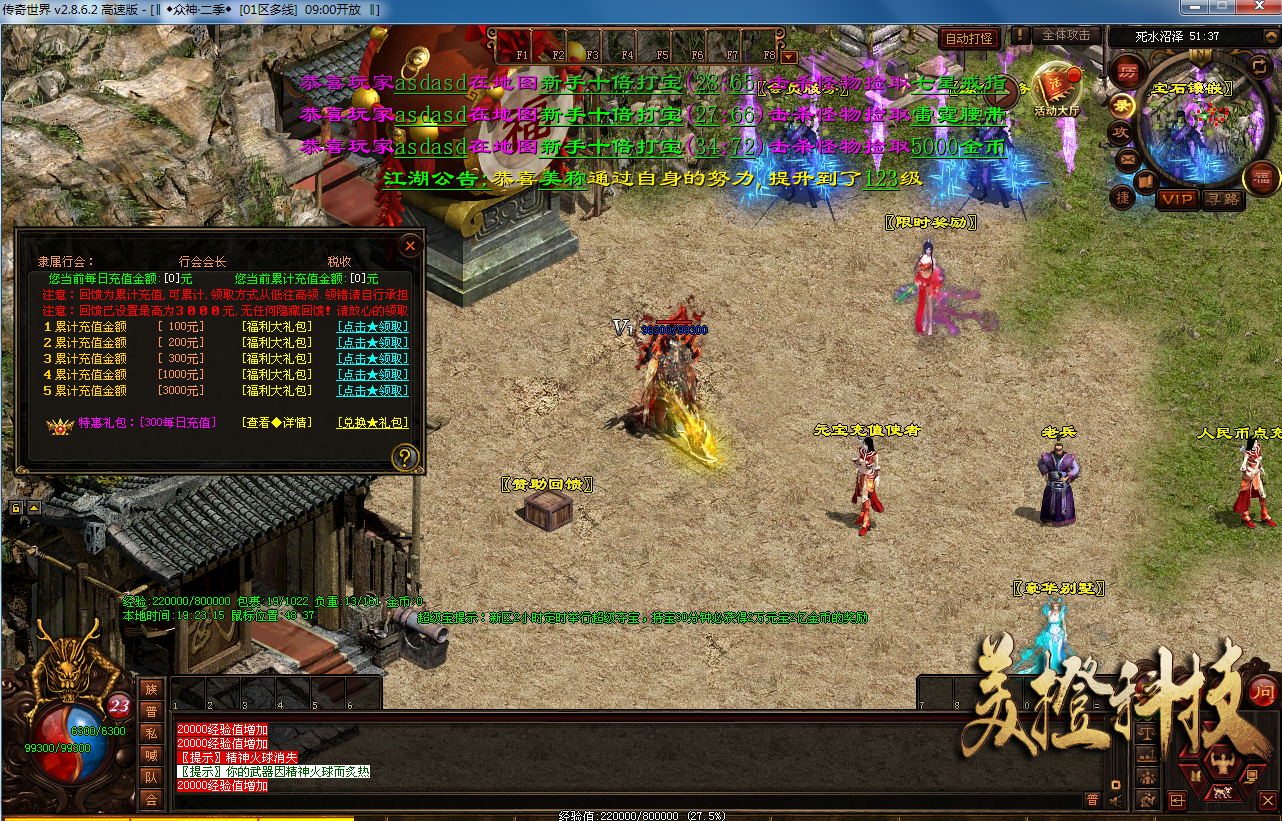Claim the 100 yuan cumulative recharge gift
The width and height of the screenshot is (1282, 821).
pyautogui.click(x=372, y=326)
